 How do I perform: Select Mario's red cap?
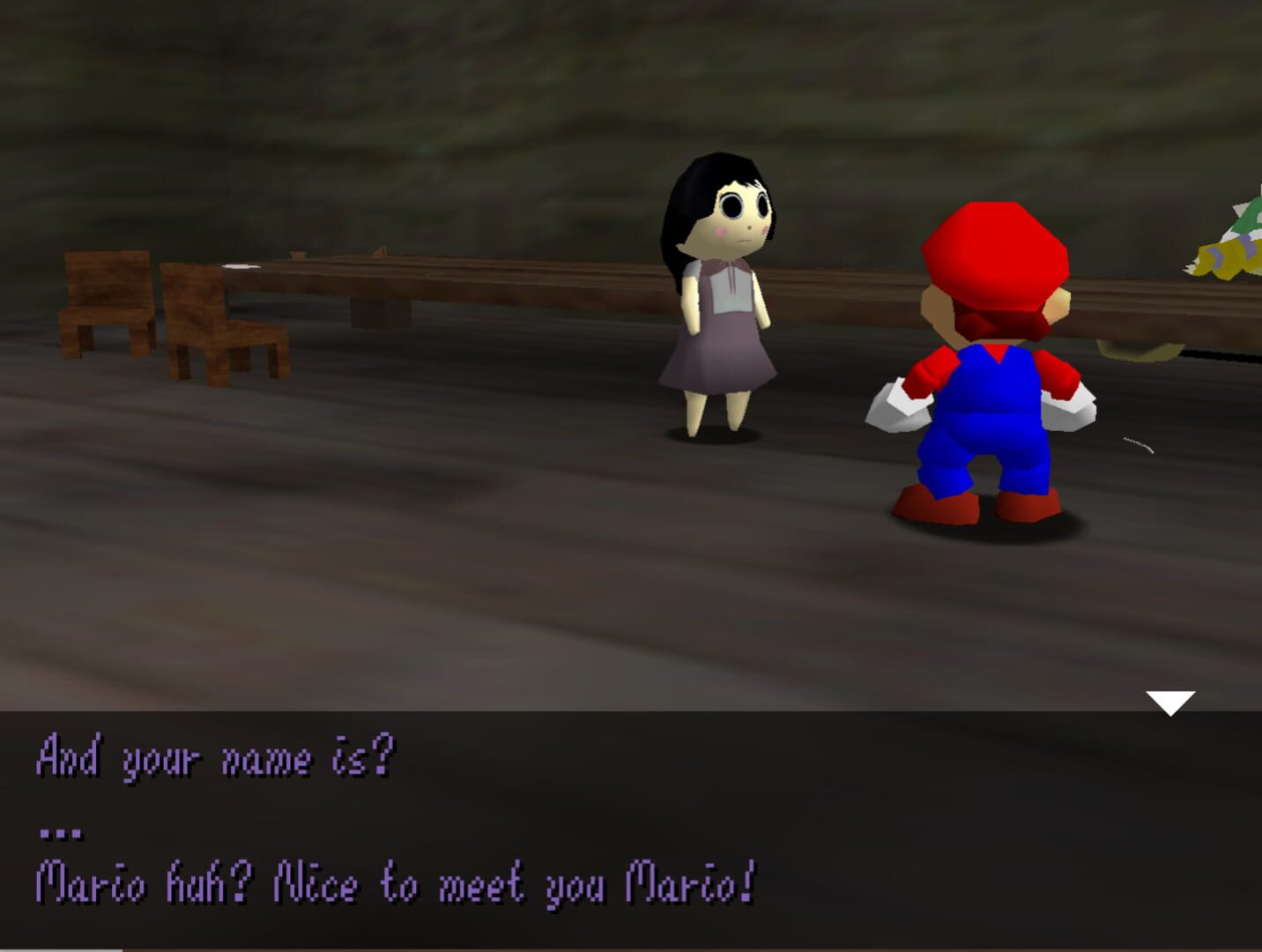[996, 256]
